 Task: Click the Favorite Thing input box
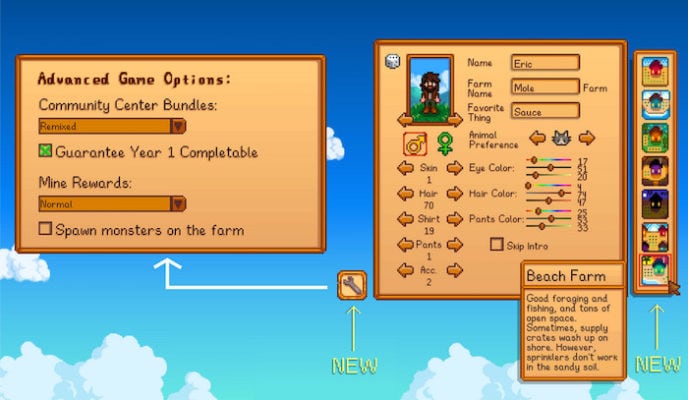coord(545,112)
